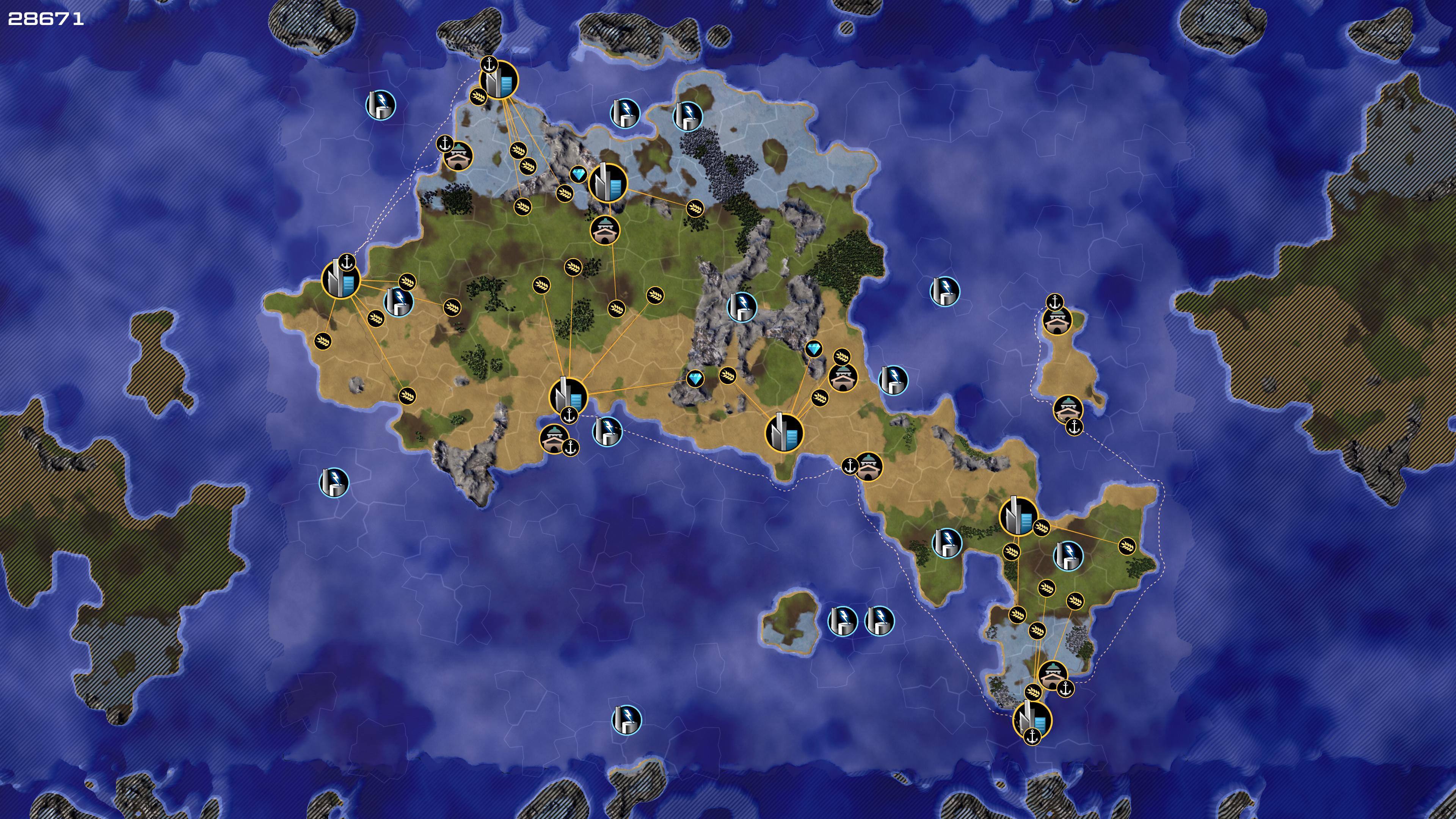Click the lone lightning marker in the southern sea
The width and height of the screenshot is (1456, 819).
click(626, 720)
